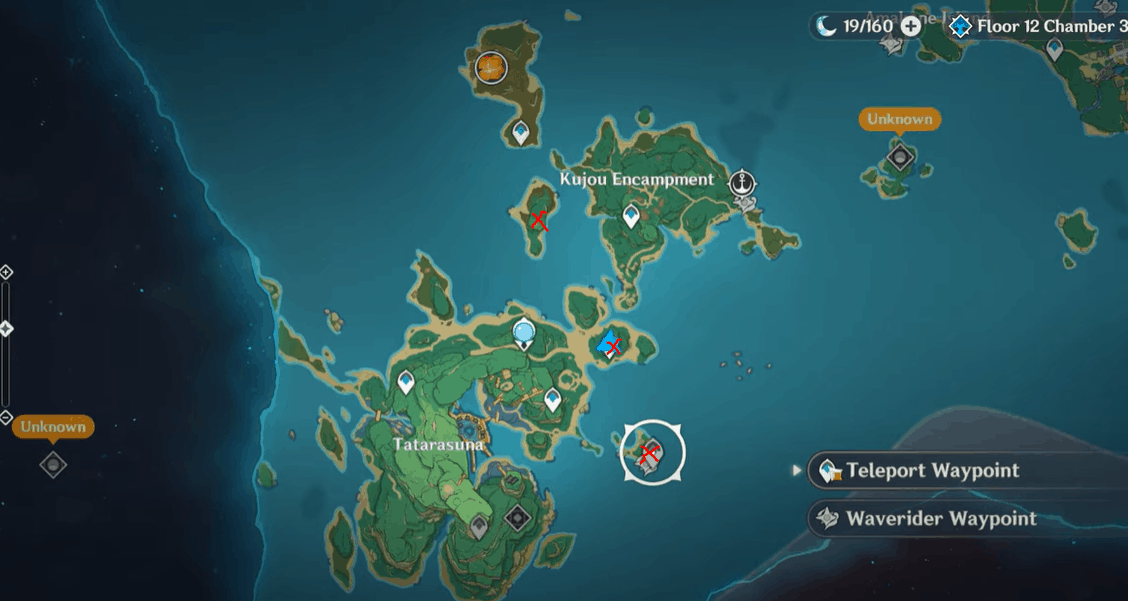Select the Statue of The Seven marker
Screen dimensions: 1128x601
click(x=523, y=333)
